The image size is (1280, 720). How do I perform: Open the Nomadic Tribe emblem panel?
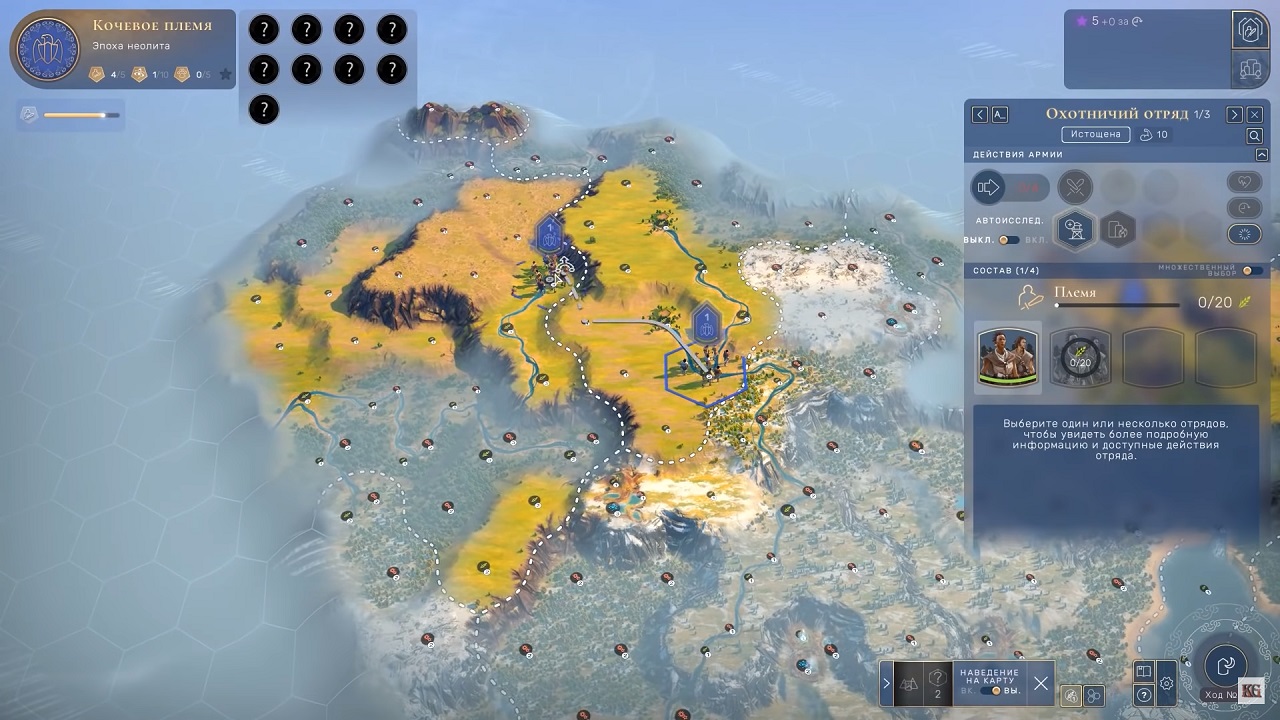click(x=49, y=50)
